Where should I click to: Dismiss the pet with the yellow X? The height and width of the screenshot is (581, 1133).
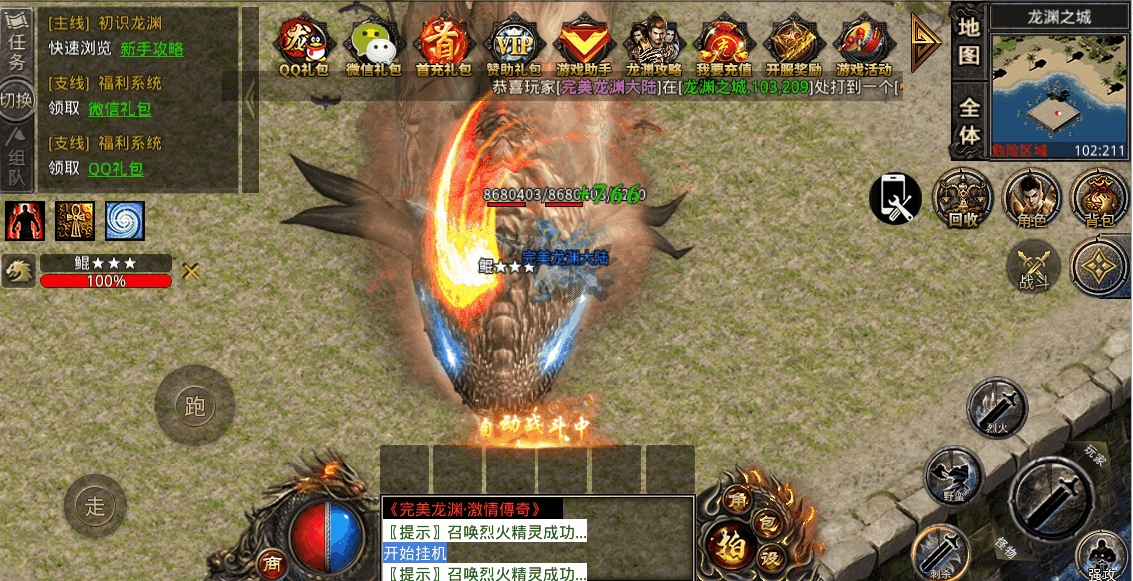coord(191,270)
